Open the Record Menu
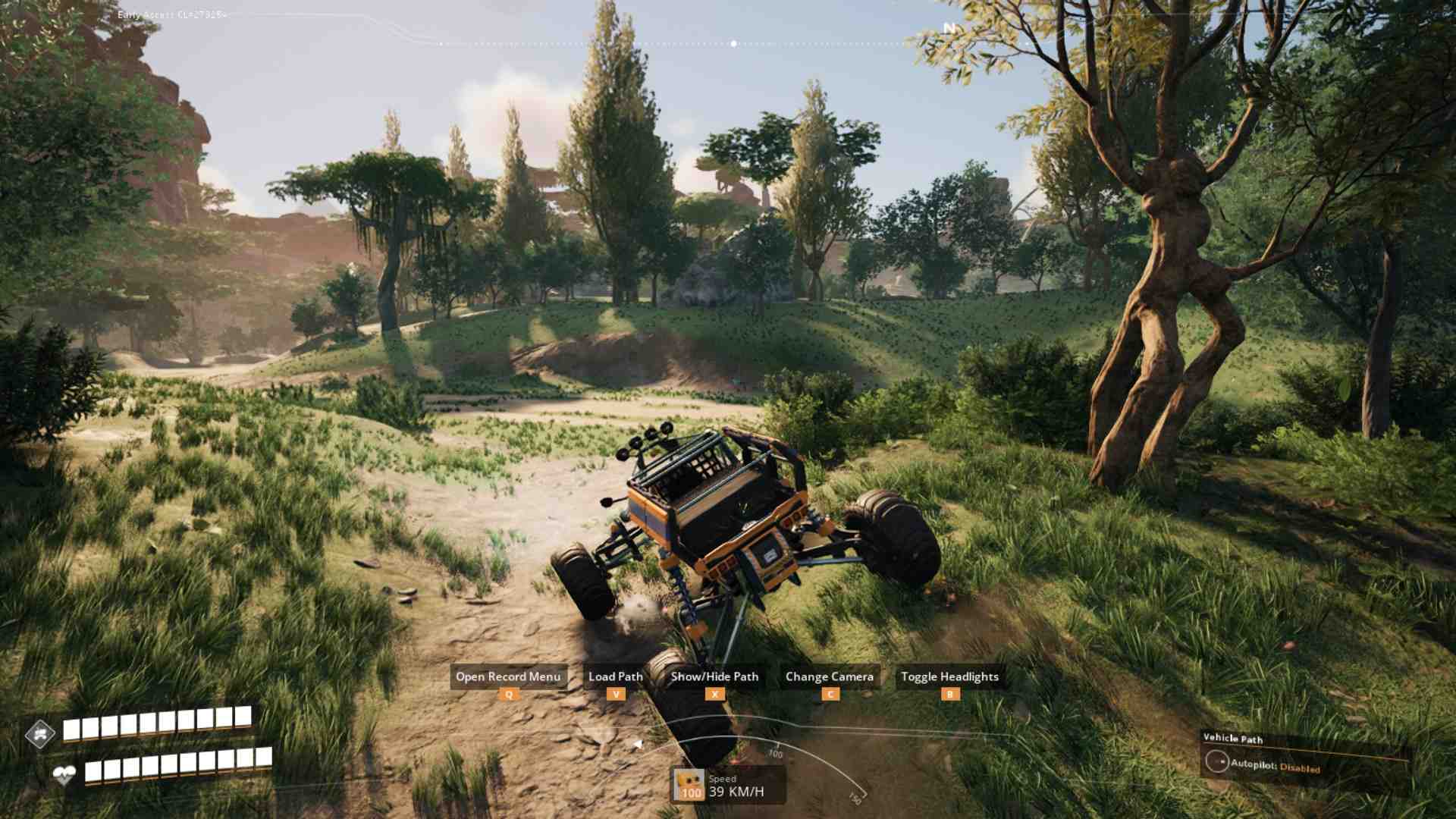 [507, 676]
